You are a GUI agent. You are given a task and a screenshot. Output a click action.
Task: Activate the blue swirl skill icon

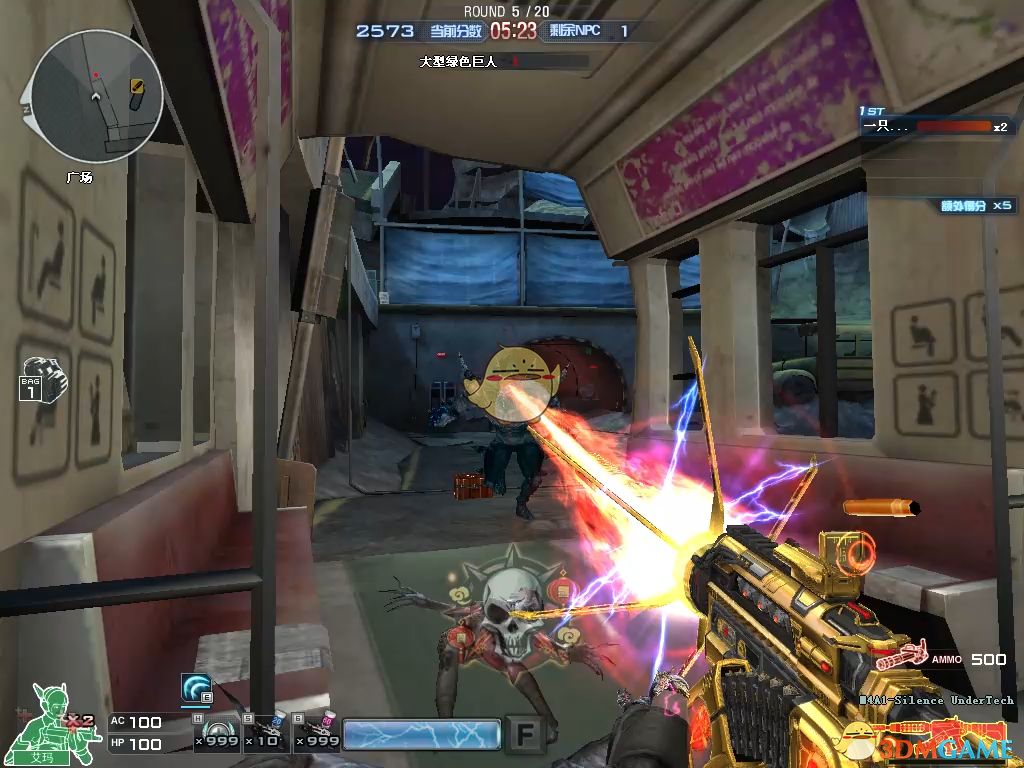tap(195, 689)
